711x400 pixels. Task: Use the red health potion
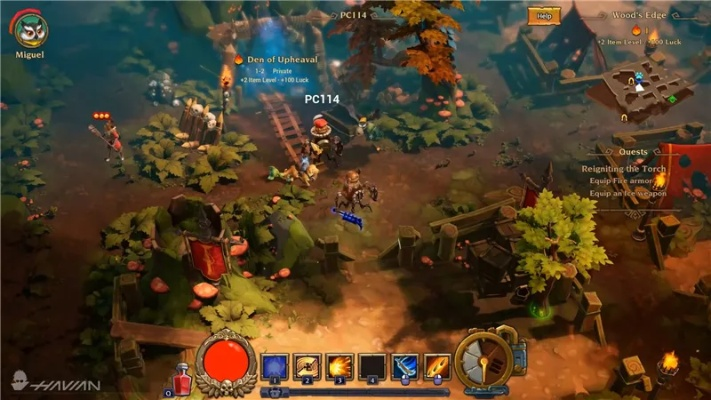[x=182, y=379]
